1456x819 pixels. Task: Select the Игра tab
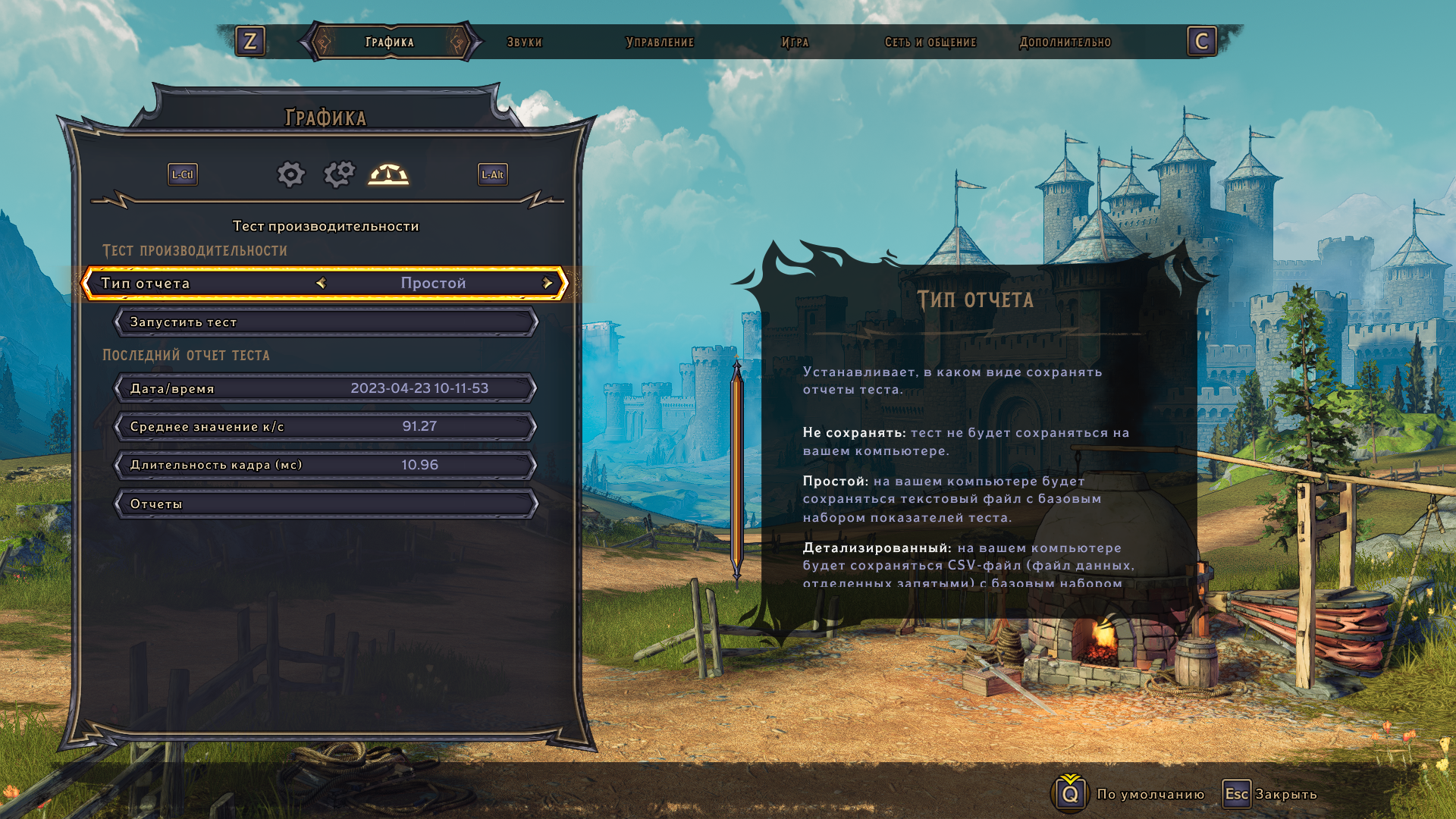[795, 42]
